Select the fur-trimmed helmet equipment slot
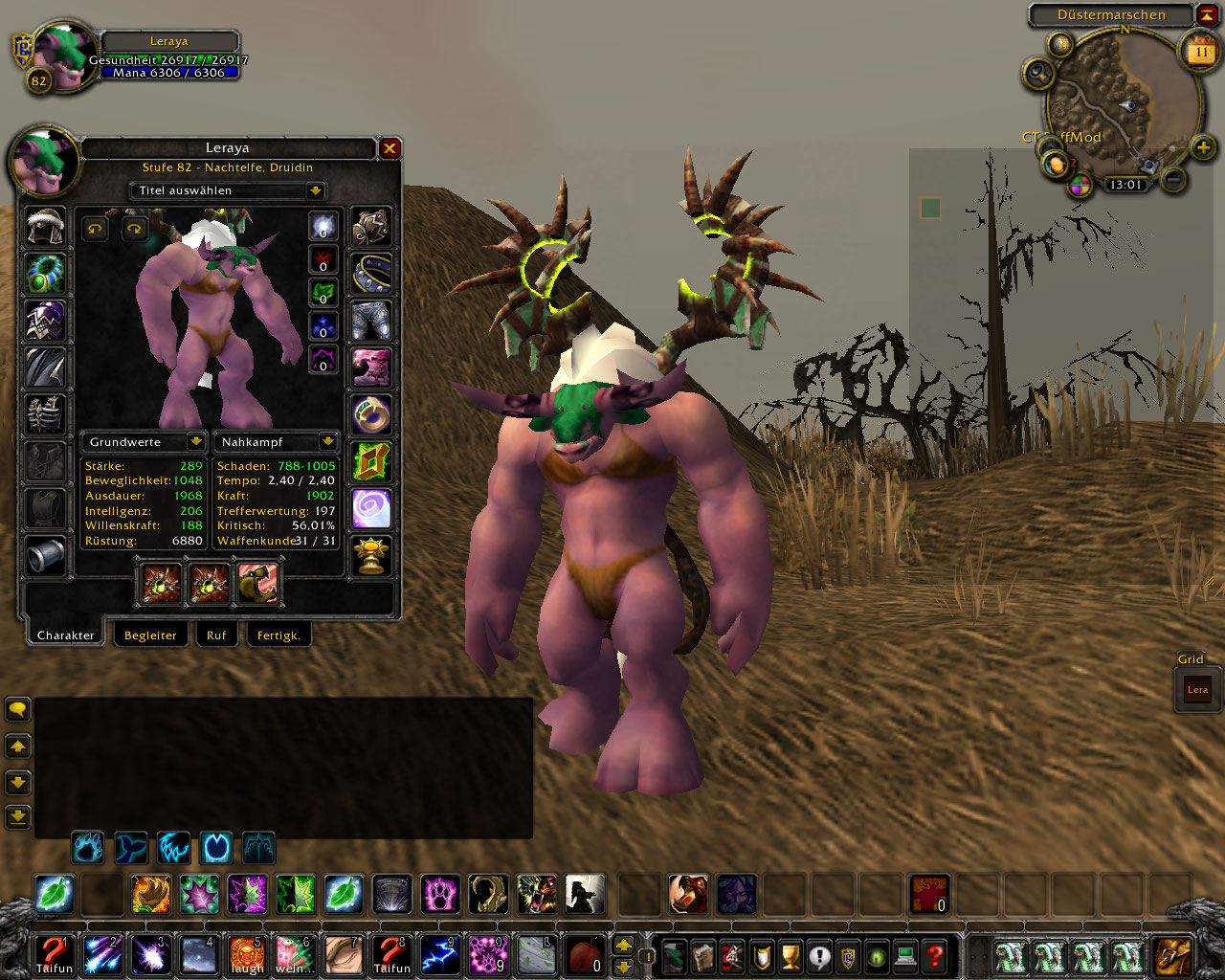Image resolution: width=1225 pixels, height=980 pixels. 45,227
